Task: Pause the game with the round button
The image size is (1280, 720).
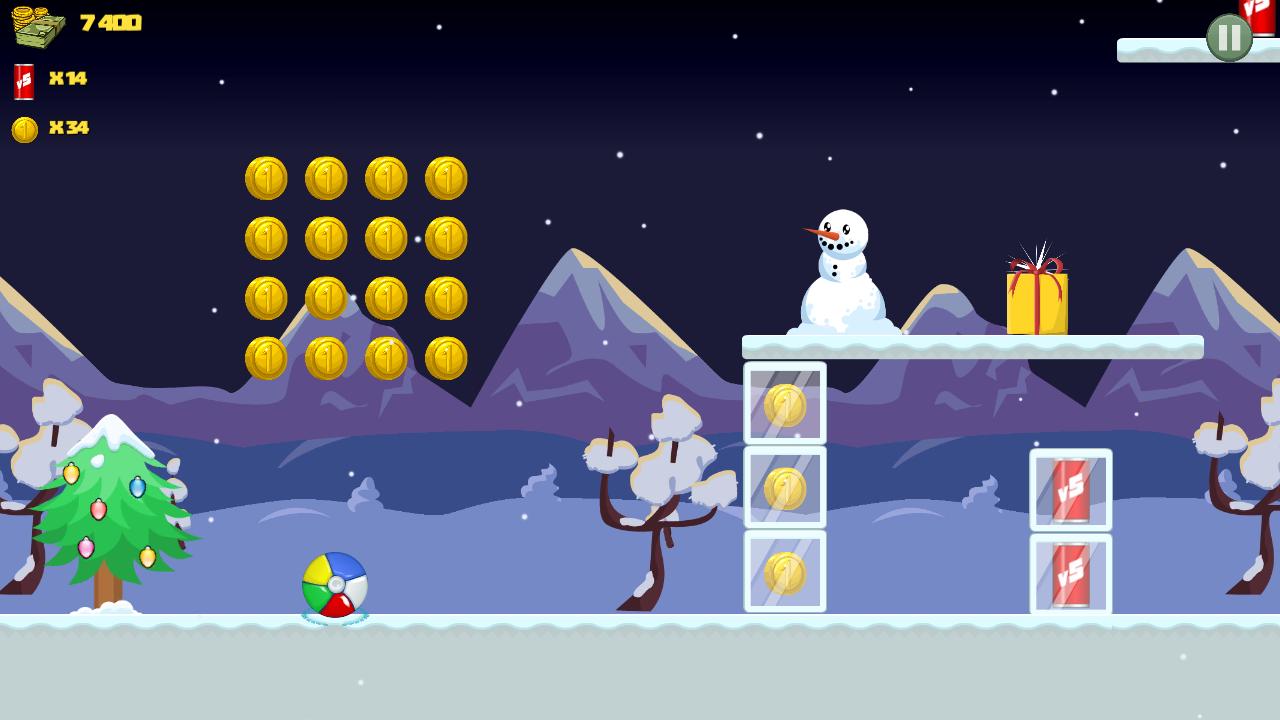Action: tap(1229, 38)
